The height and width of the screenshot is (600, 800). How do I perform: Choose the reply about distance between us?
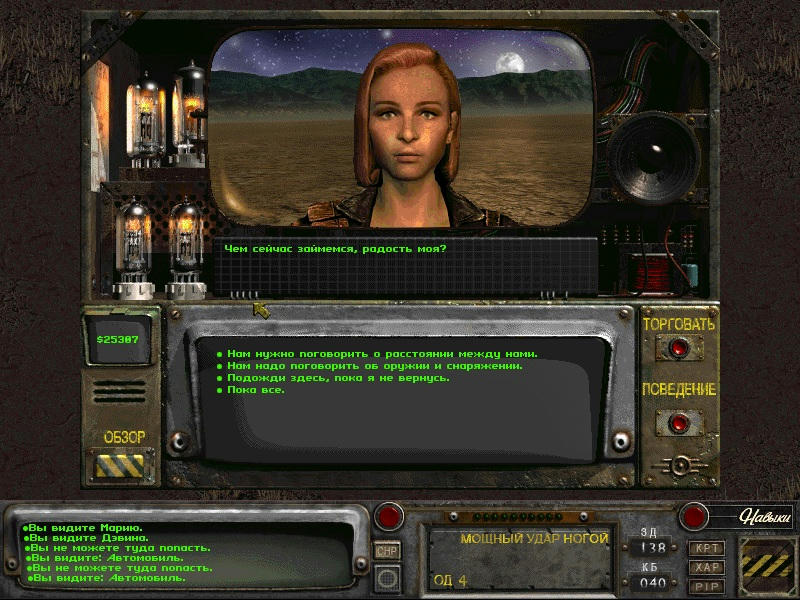point(381,354)
